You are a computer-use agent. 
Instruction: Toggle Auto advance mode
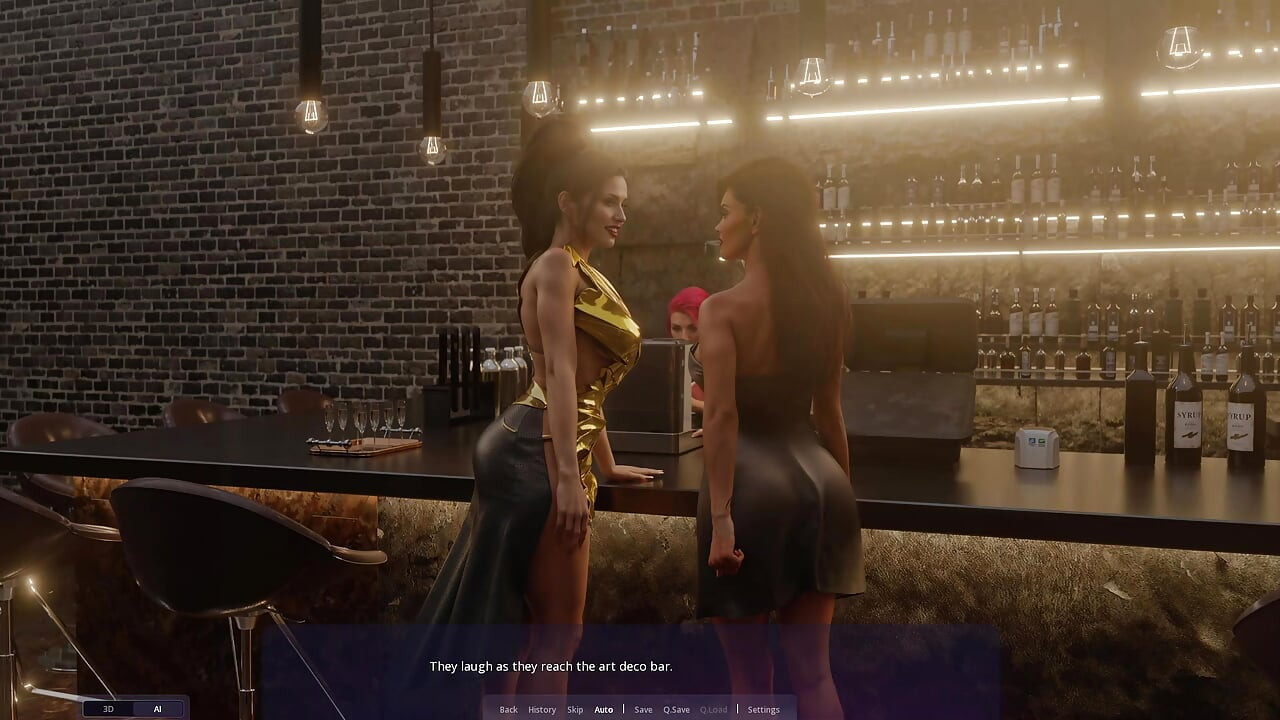click(604, 710)
